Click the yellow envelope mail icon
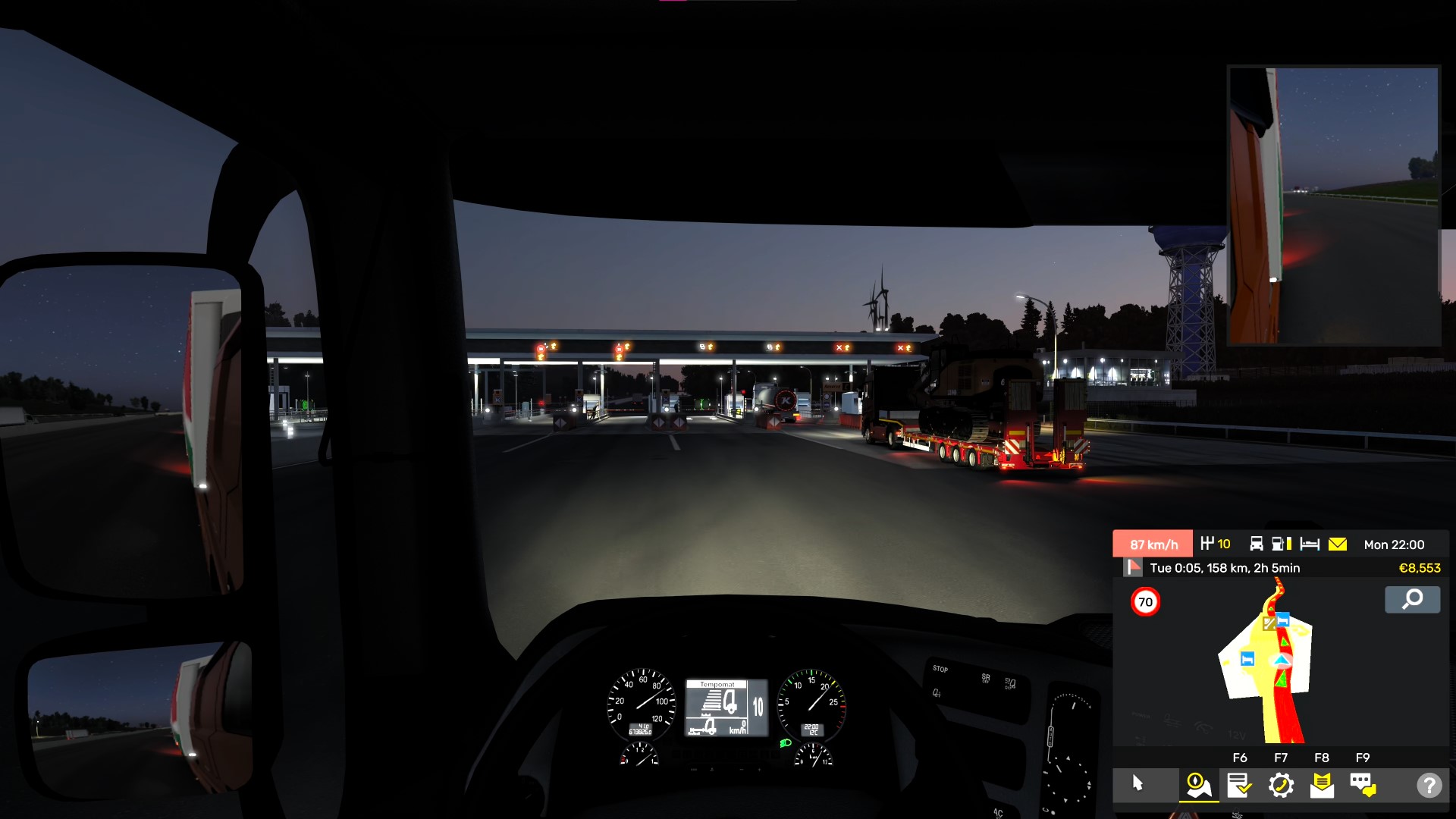 click(x=1338, y=544)
